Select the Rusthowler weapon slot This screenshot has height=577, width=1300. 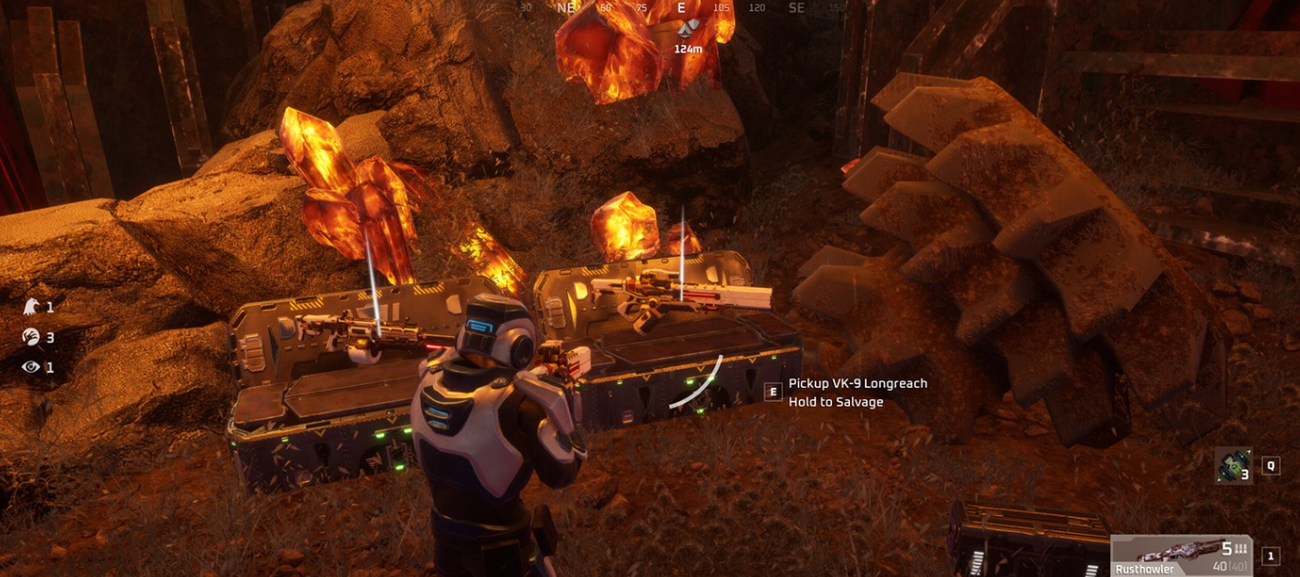pyautogui.click(x=1181, y=555)
